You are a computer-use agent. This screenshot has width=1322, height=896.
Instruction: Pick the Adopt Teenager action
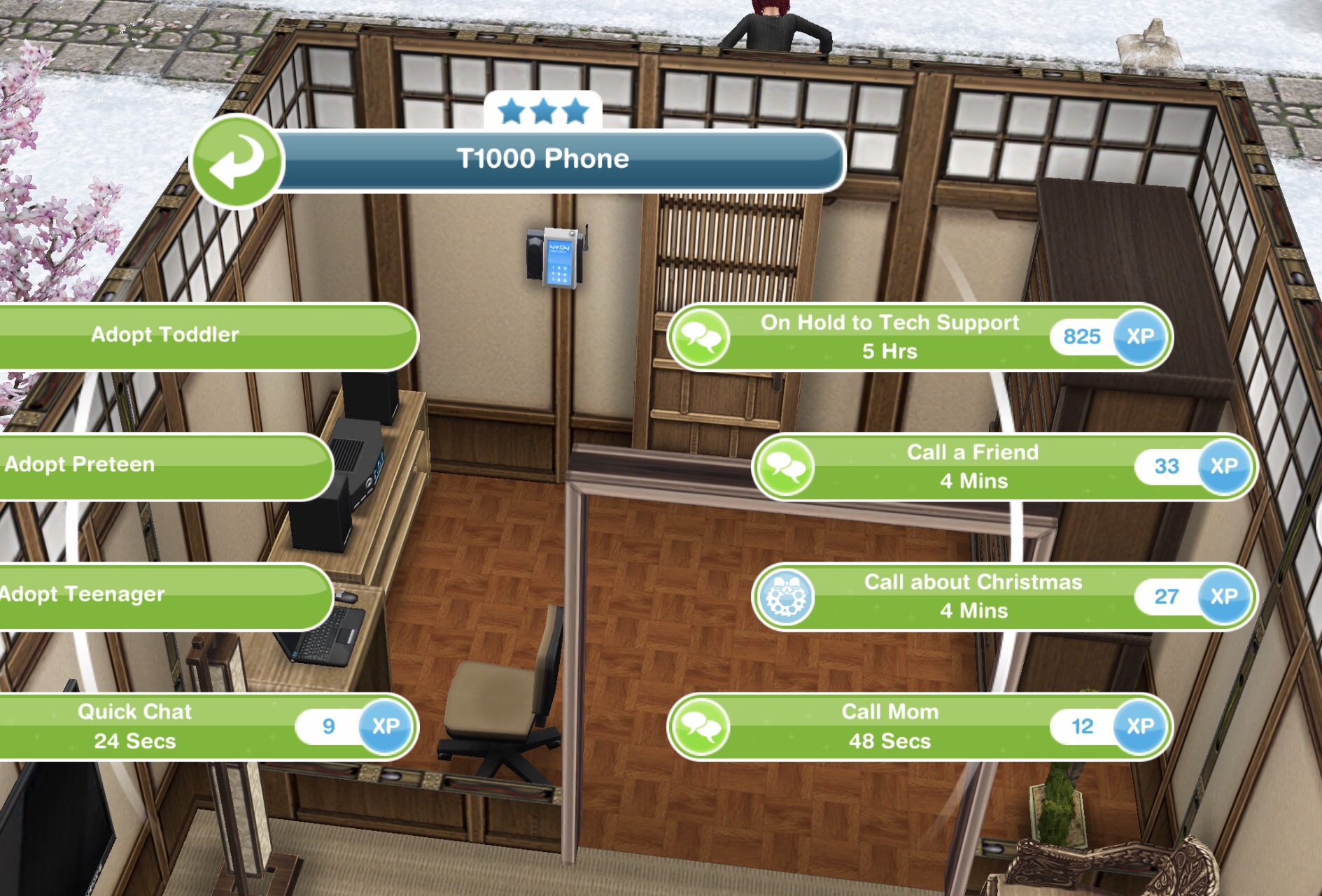coord(140,595)
